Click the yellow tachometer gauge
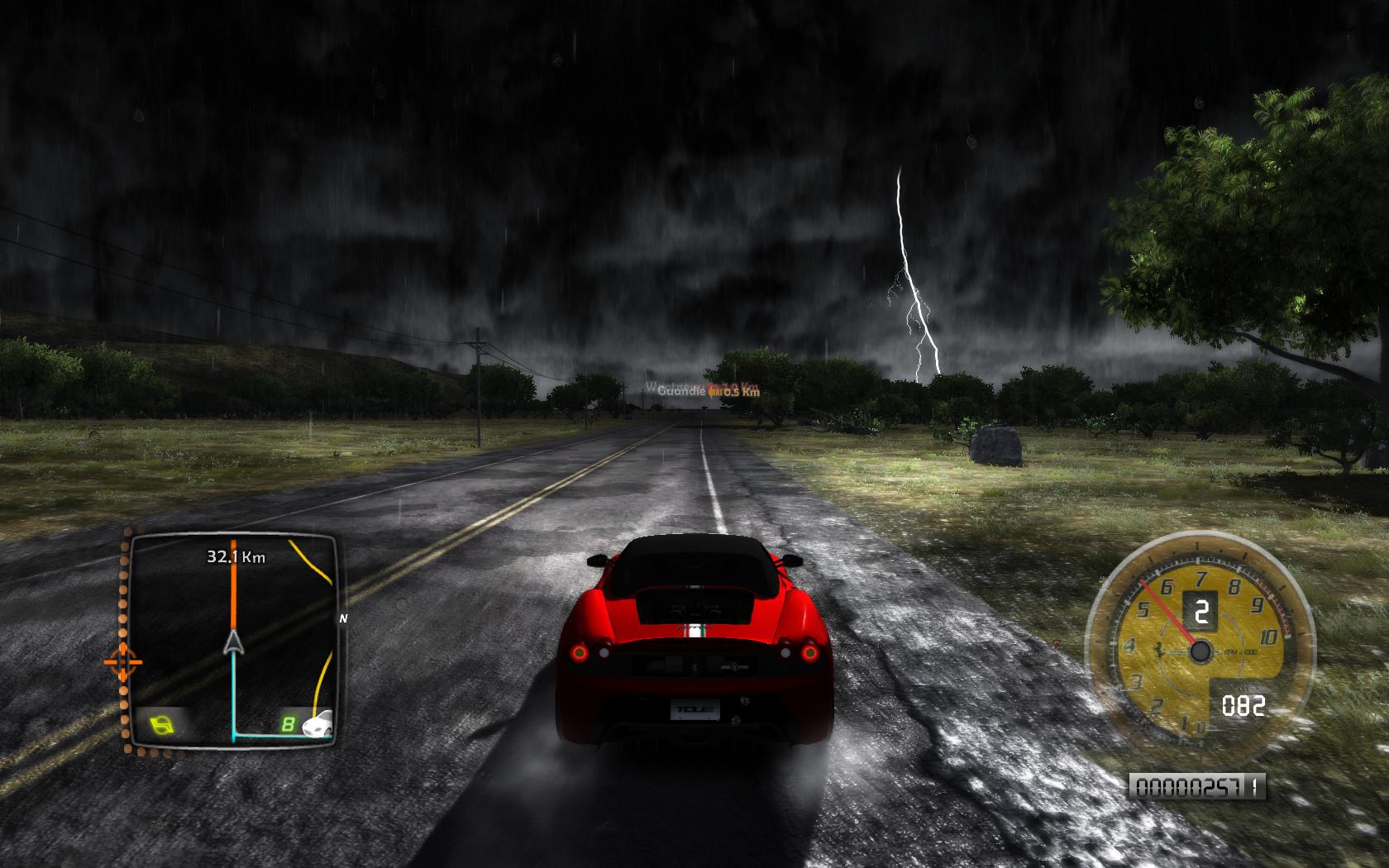The image size is (1389, 868). tap(1199, 651)
